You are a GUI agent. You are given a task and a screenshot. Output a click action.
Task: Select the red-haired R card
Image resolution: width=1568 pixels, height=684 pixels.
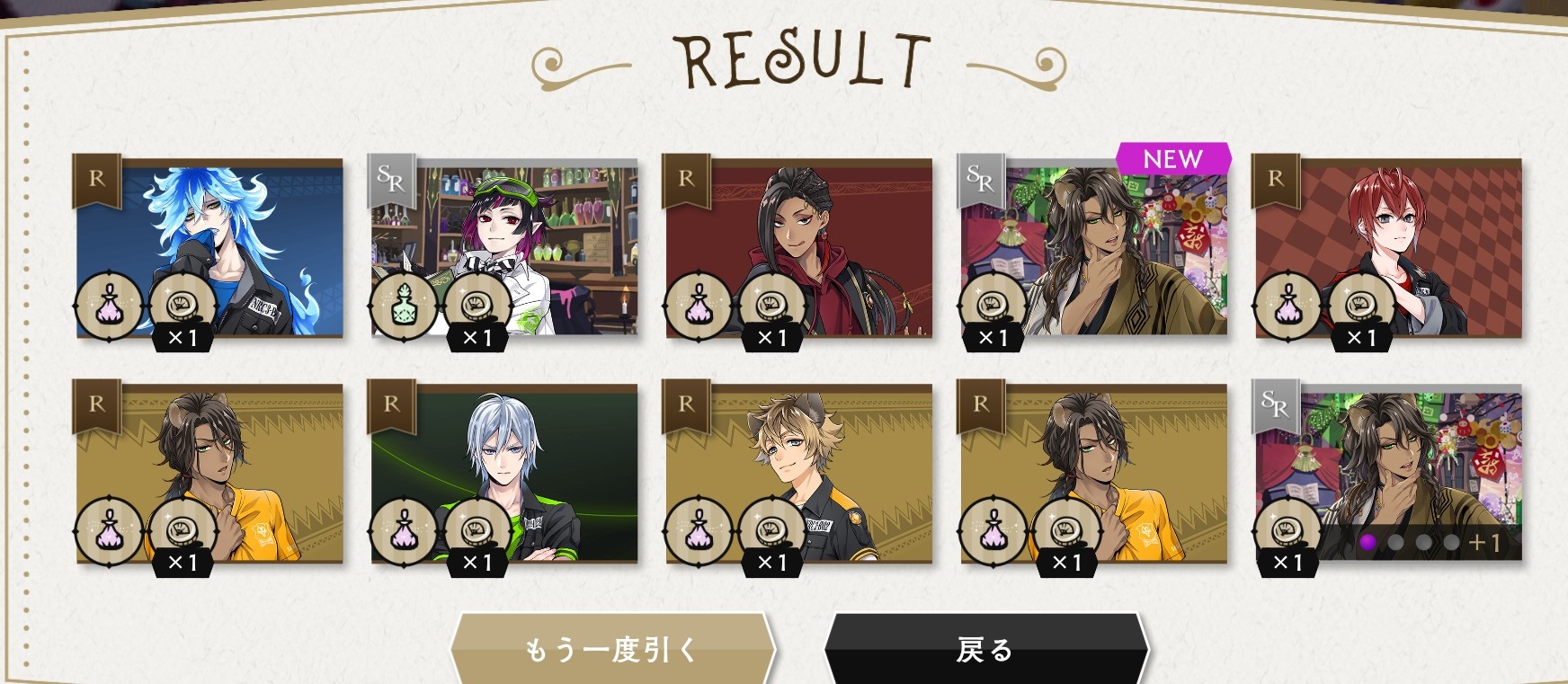pos(1388,248)
